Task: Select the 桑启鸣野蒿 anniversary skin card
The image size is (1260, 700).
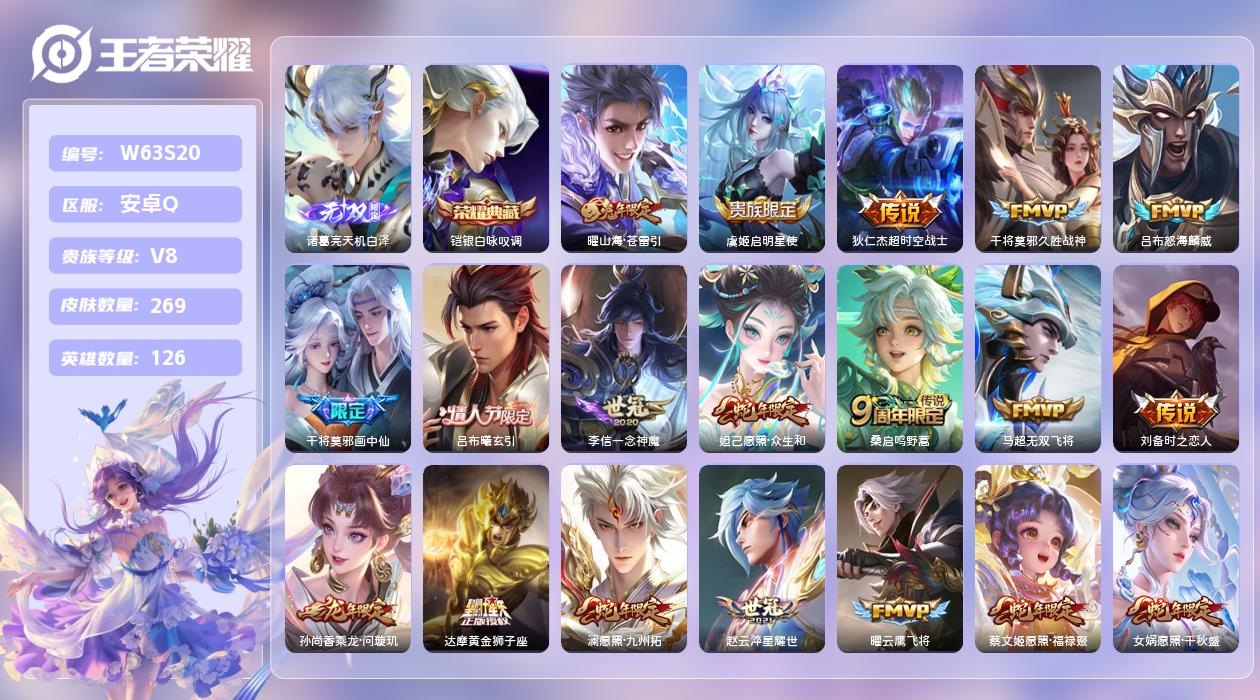Action: pyautogui.click(x=900, y=358)
